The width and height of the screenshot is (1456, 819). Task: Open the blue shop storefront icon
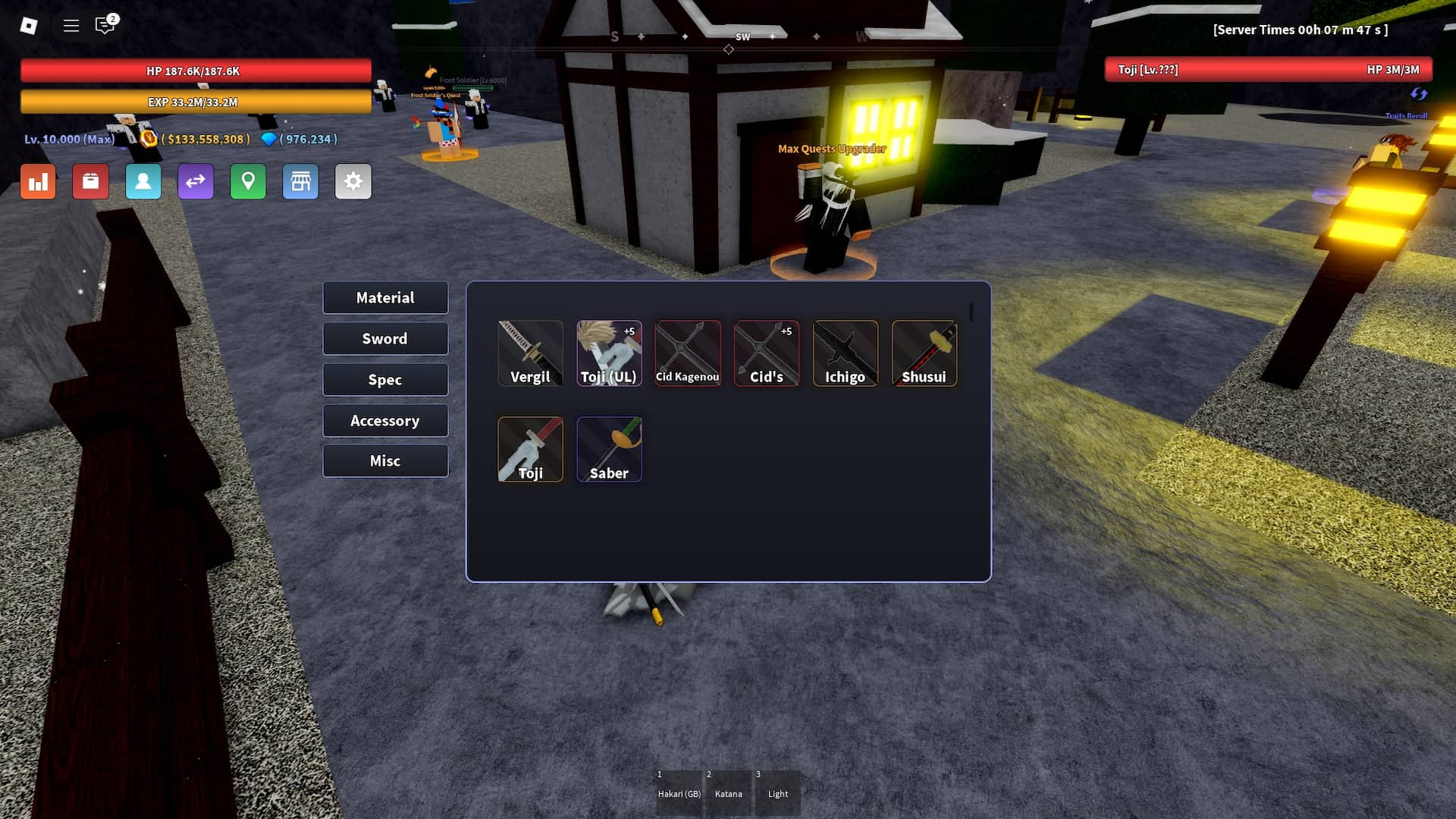pyautogui.click(x=300, y=181)
